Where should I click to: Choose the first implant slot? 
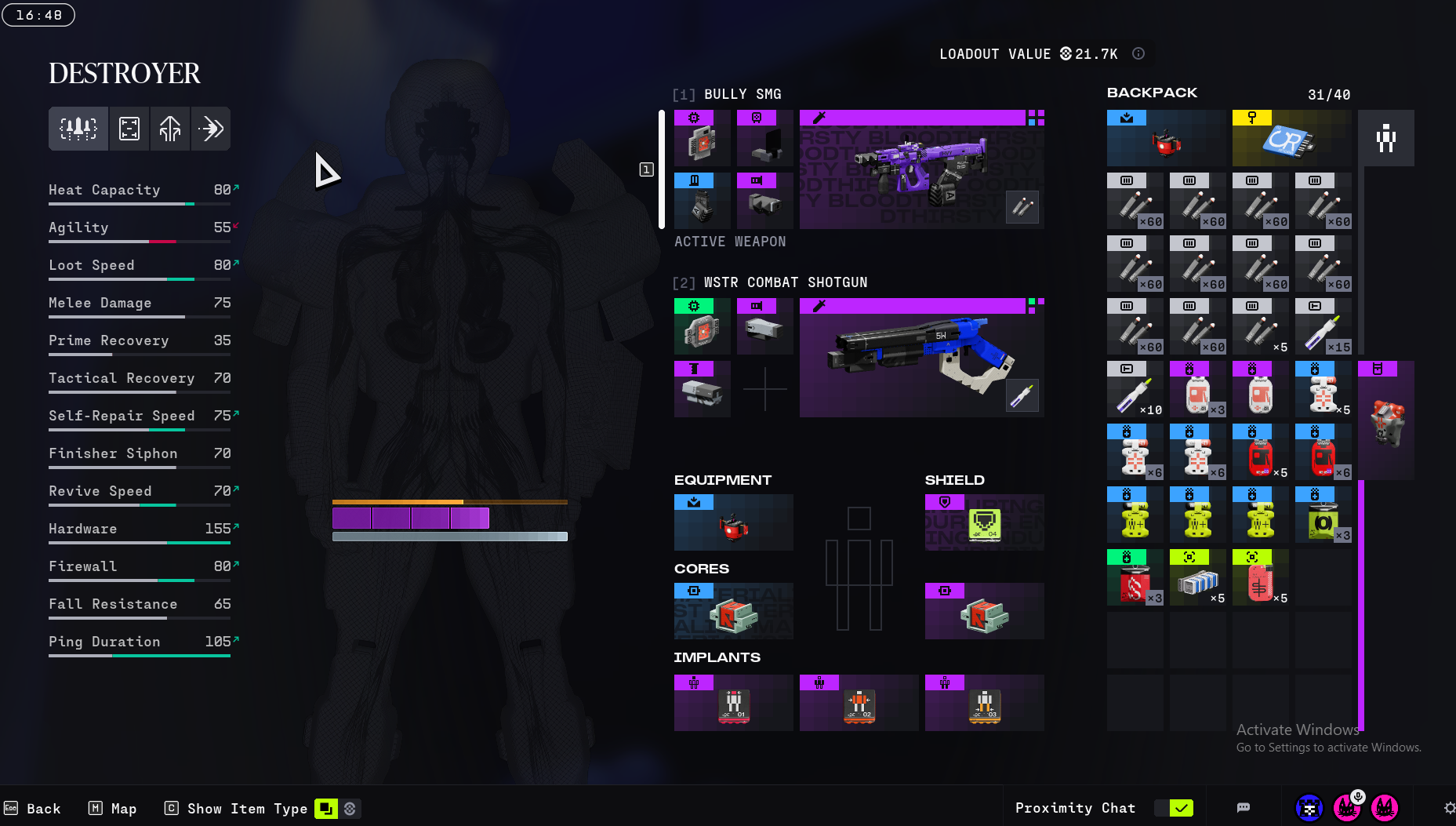[733, 703]
